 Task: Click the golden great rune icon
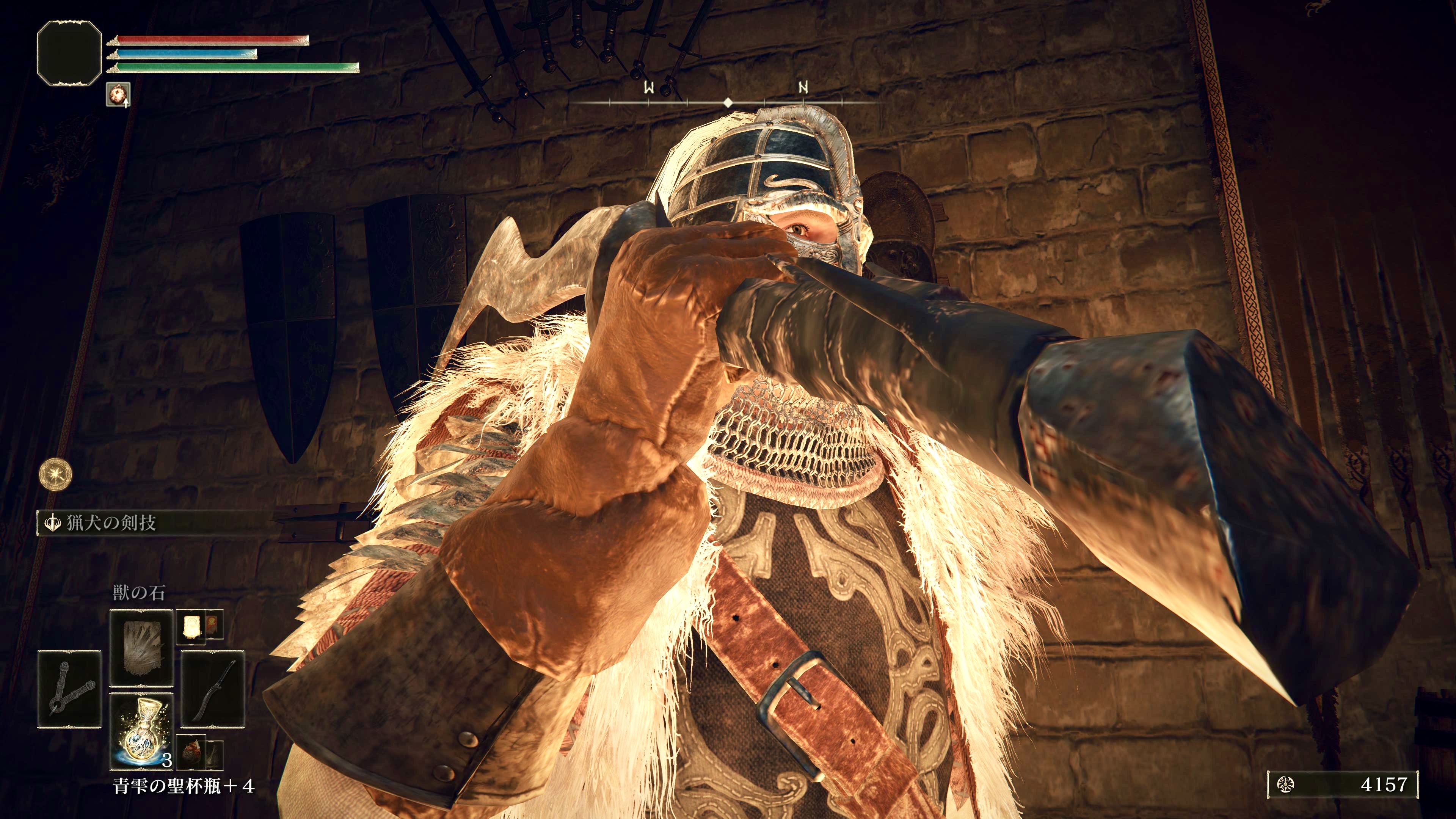click(x=55, y=474)
